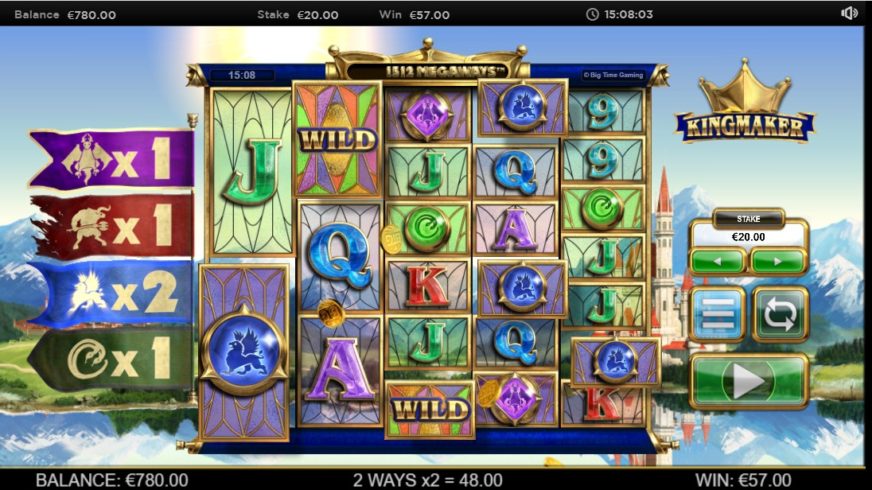This screenshot has width=872, height=490.
Task: Increase the stake with the right arrow
Action: [x=778, y=261]
